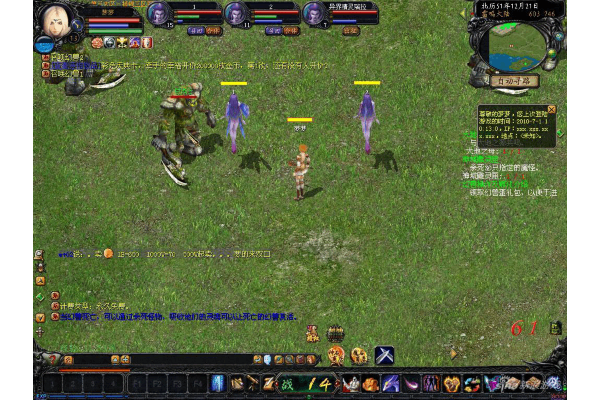
Task: Open the treasure chest icon above hotbar
Action: click(x=337, y=334)
